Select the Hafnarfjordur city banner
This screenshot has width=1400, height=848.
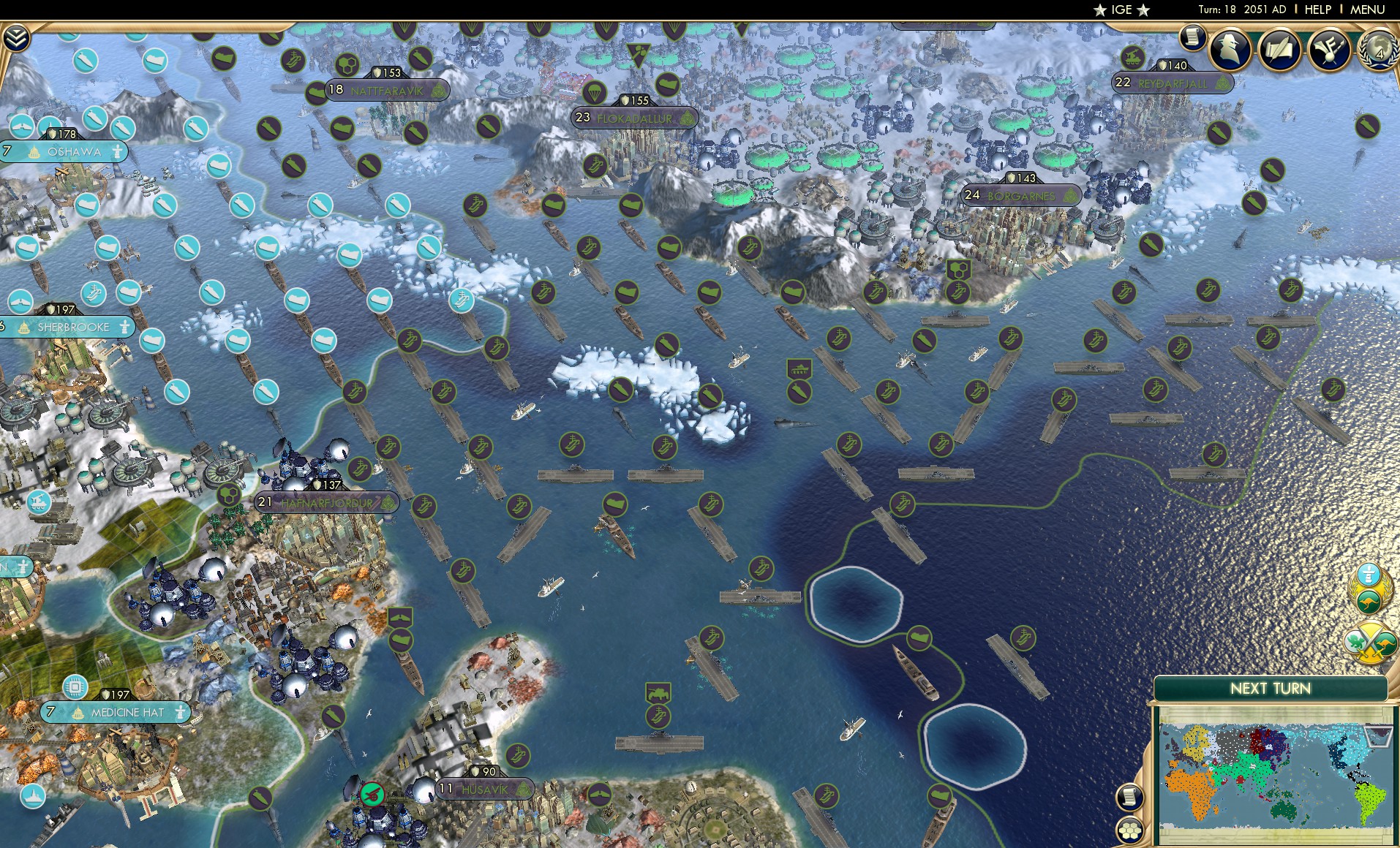326,503
